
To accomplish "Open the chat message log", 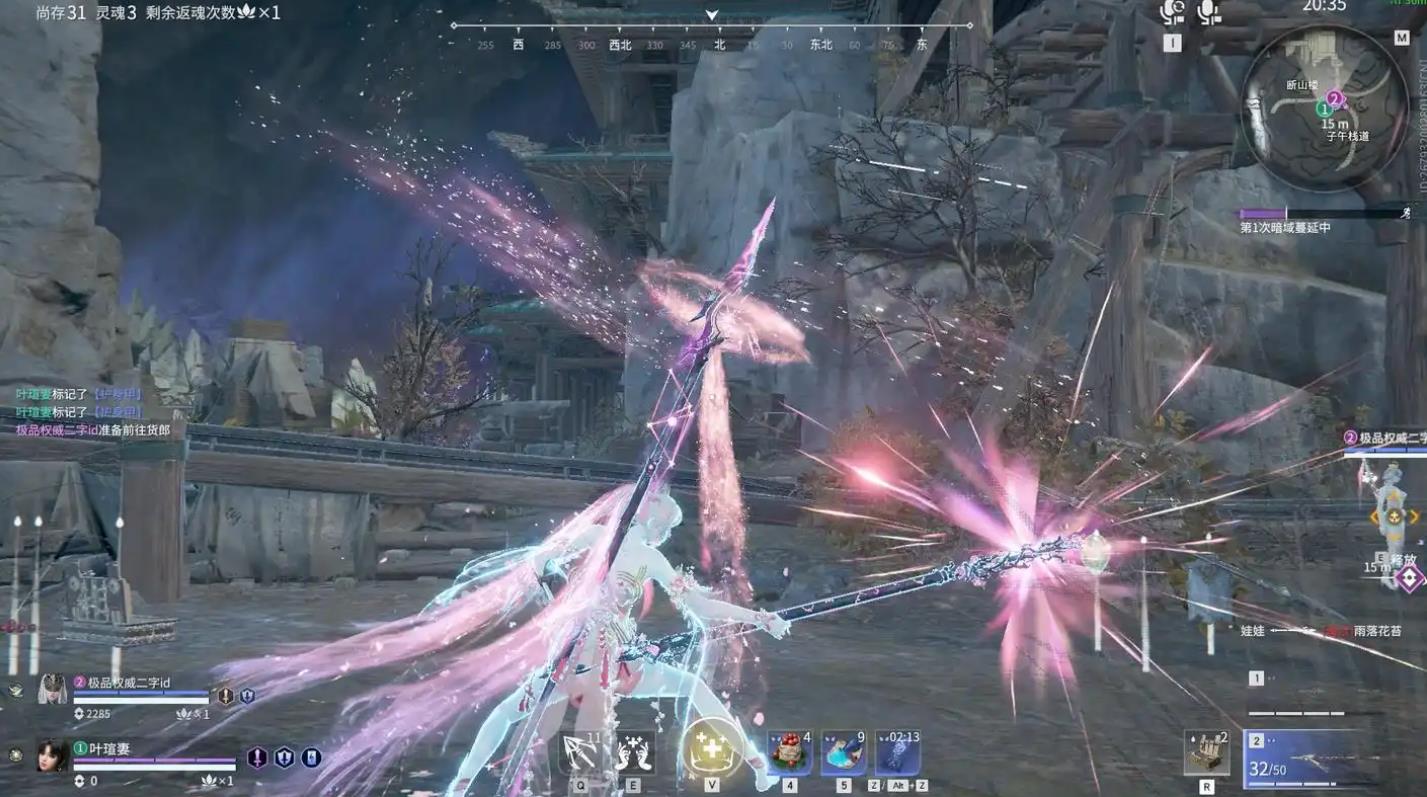I will (x=92, y=412).
